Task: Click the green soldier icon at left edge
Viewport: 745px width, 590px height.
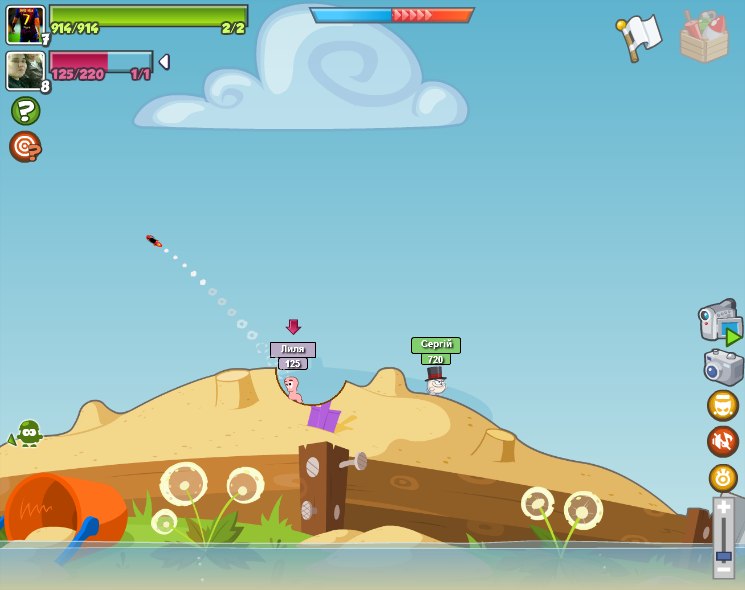Action: tap(28, 432)
